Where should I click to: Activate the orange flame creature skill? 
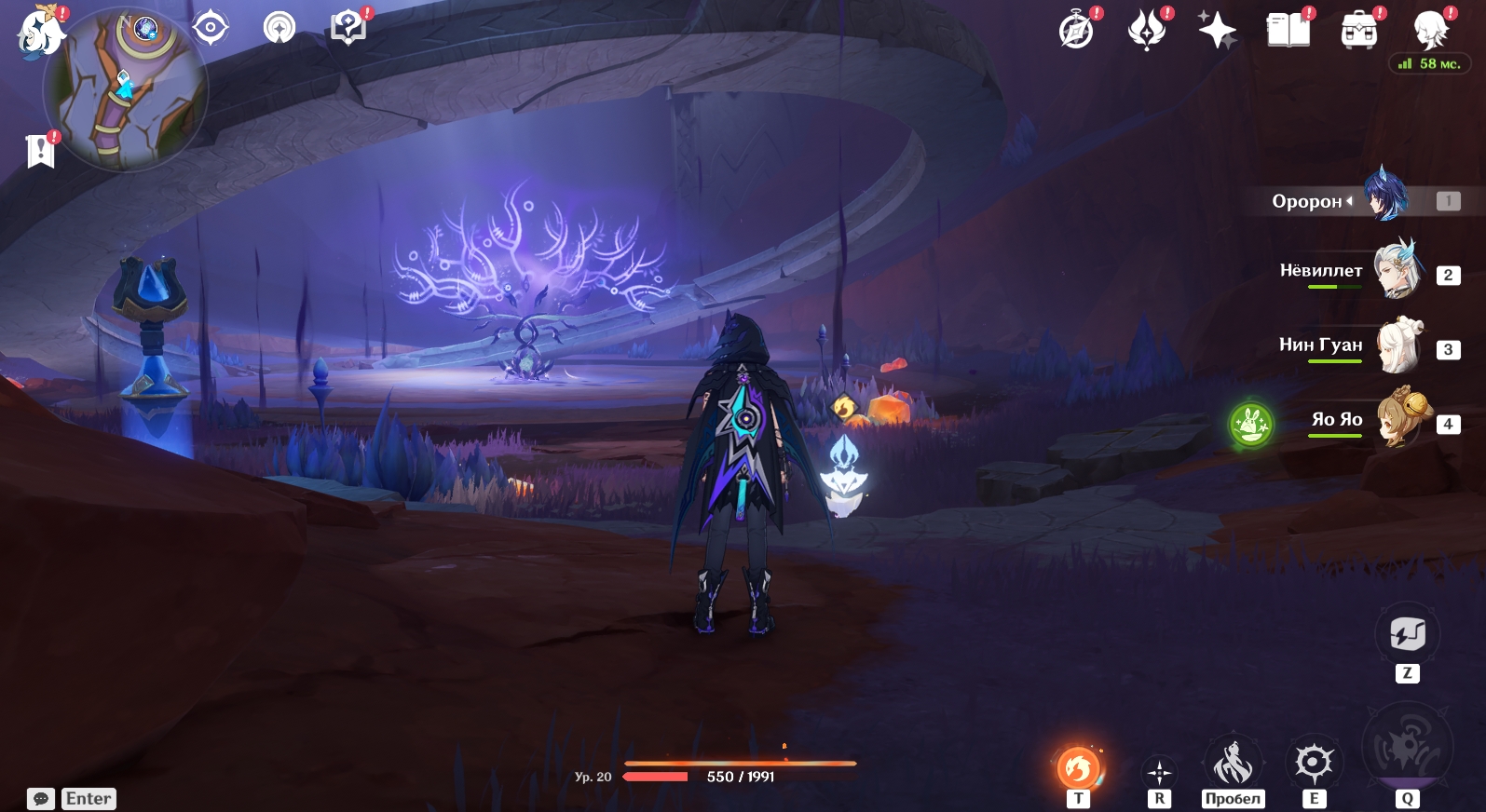click(1078, 768)
